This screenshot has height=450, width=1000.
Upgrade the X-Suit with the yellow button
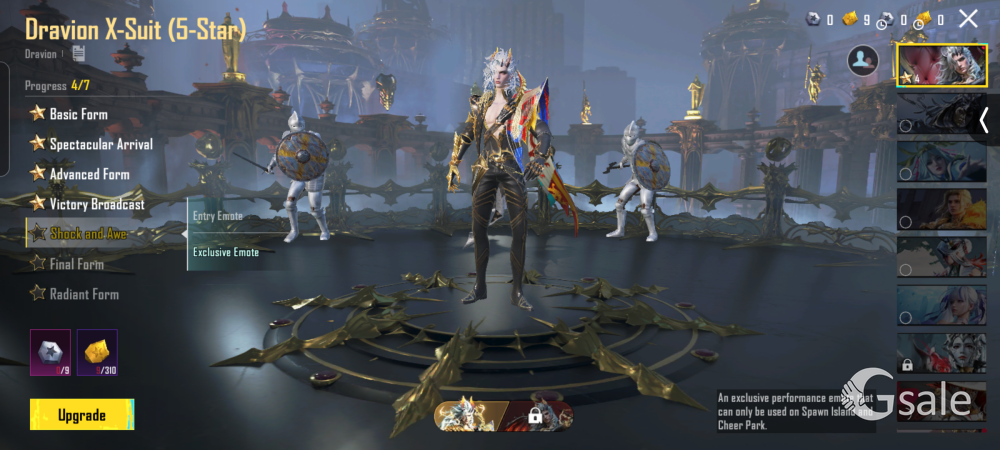point(82,414)
